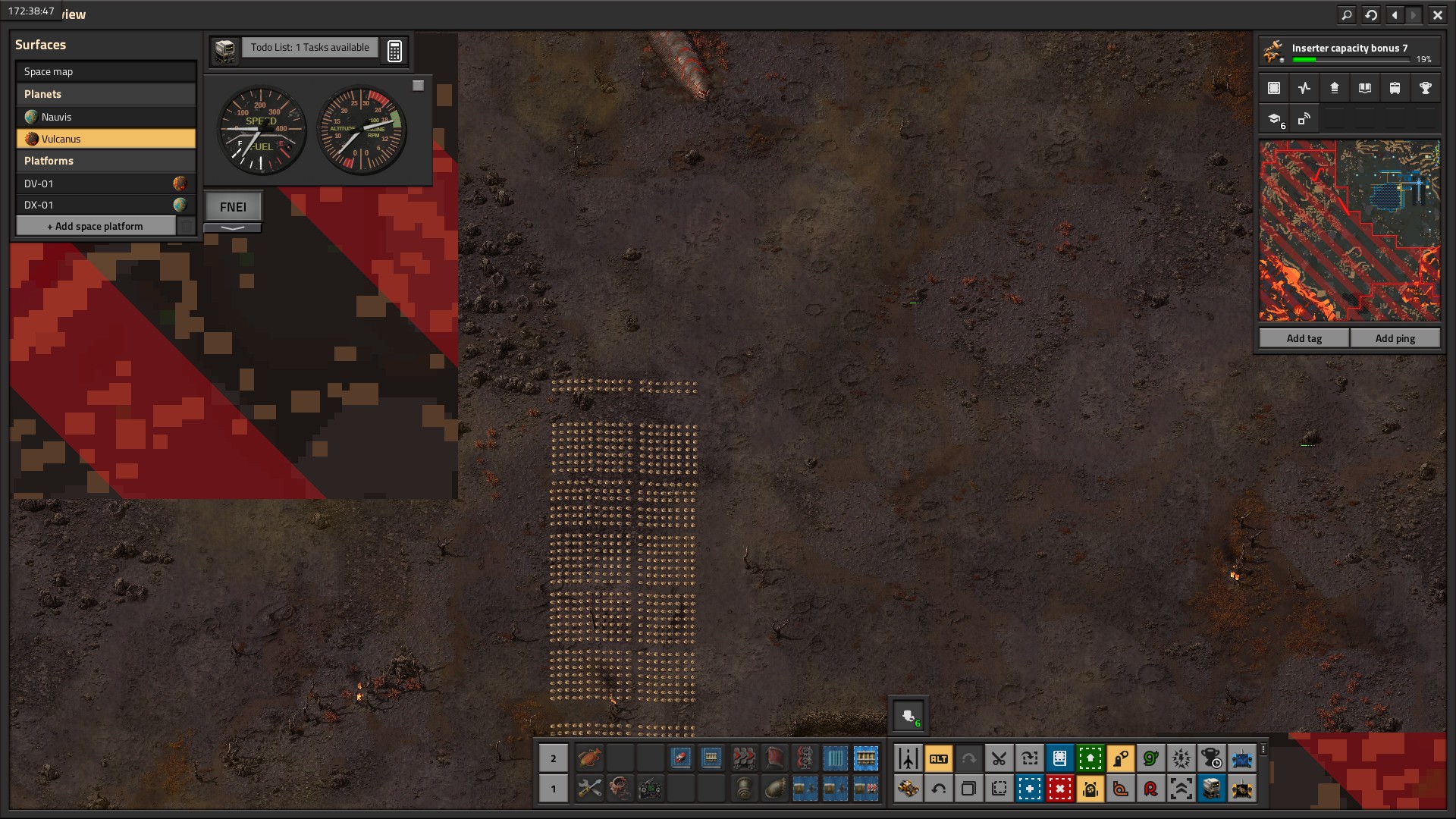The height and width of the screenshot is (819, 1456).
Task: Open the Inserter capacity bonus research
Action: [x=1349, y=52]
